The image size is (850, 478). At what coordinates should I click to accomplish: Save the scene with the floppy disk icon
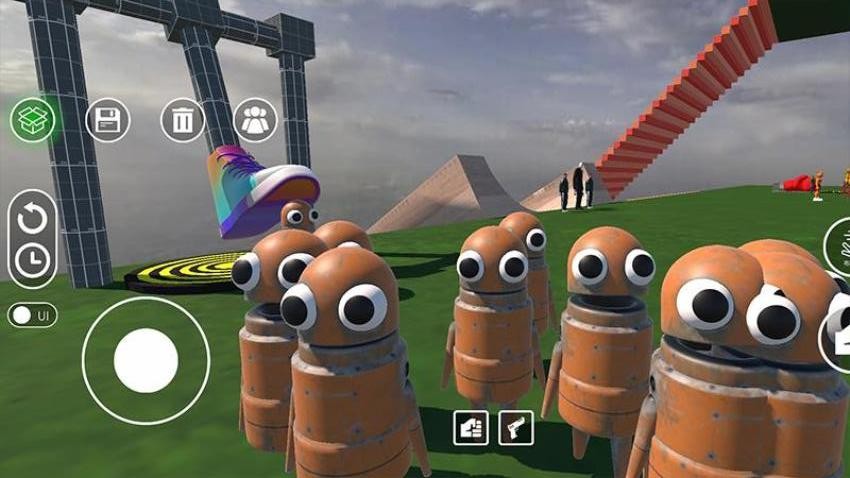(107, 121)
